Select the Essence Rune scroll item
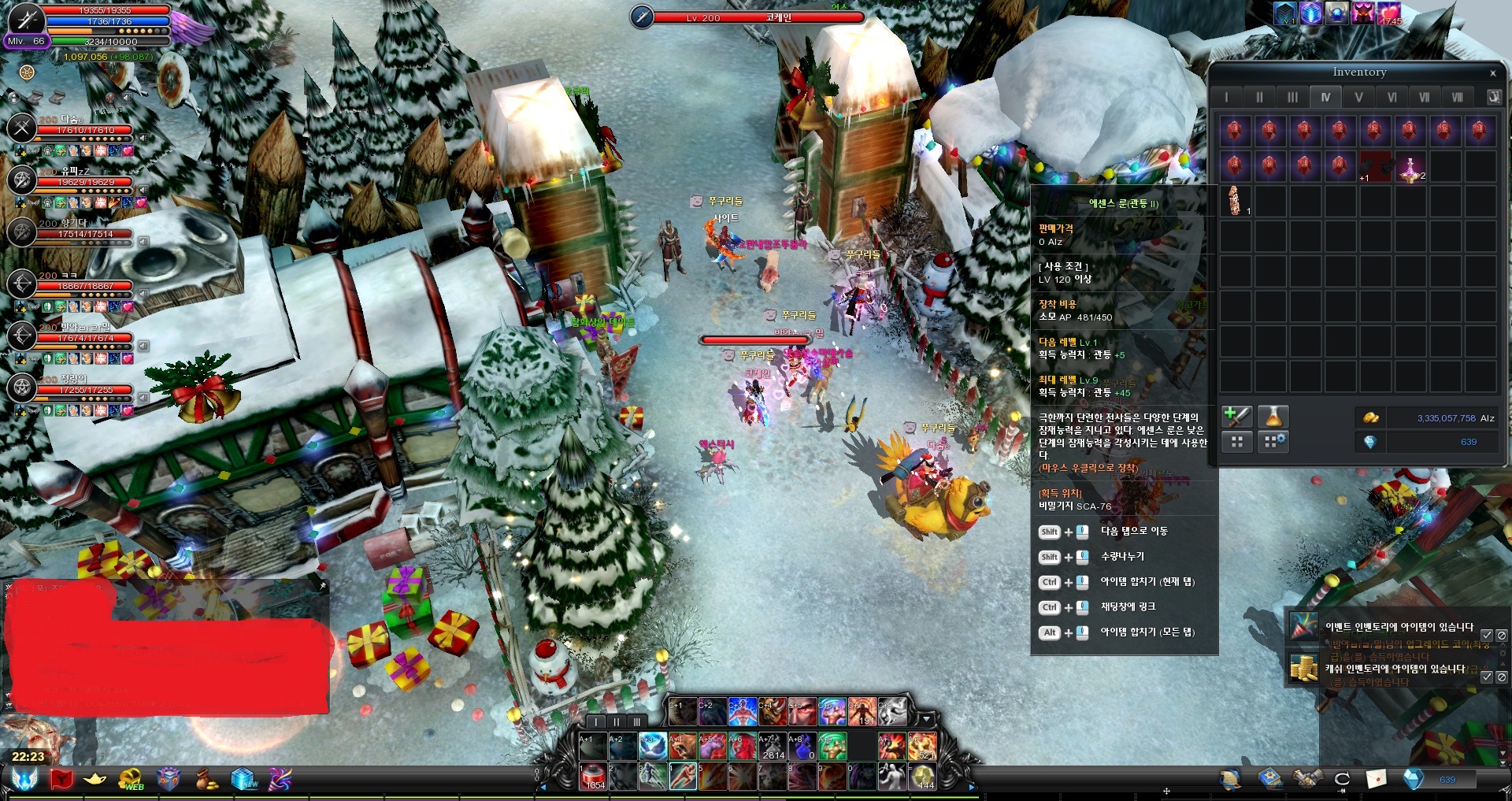The width and height of the screenshot is (1512, 801). point(1235,201)
